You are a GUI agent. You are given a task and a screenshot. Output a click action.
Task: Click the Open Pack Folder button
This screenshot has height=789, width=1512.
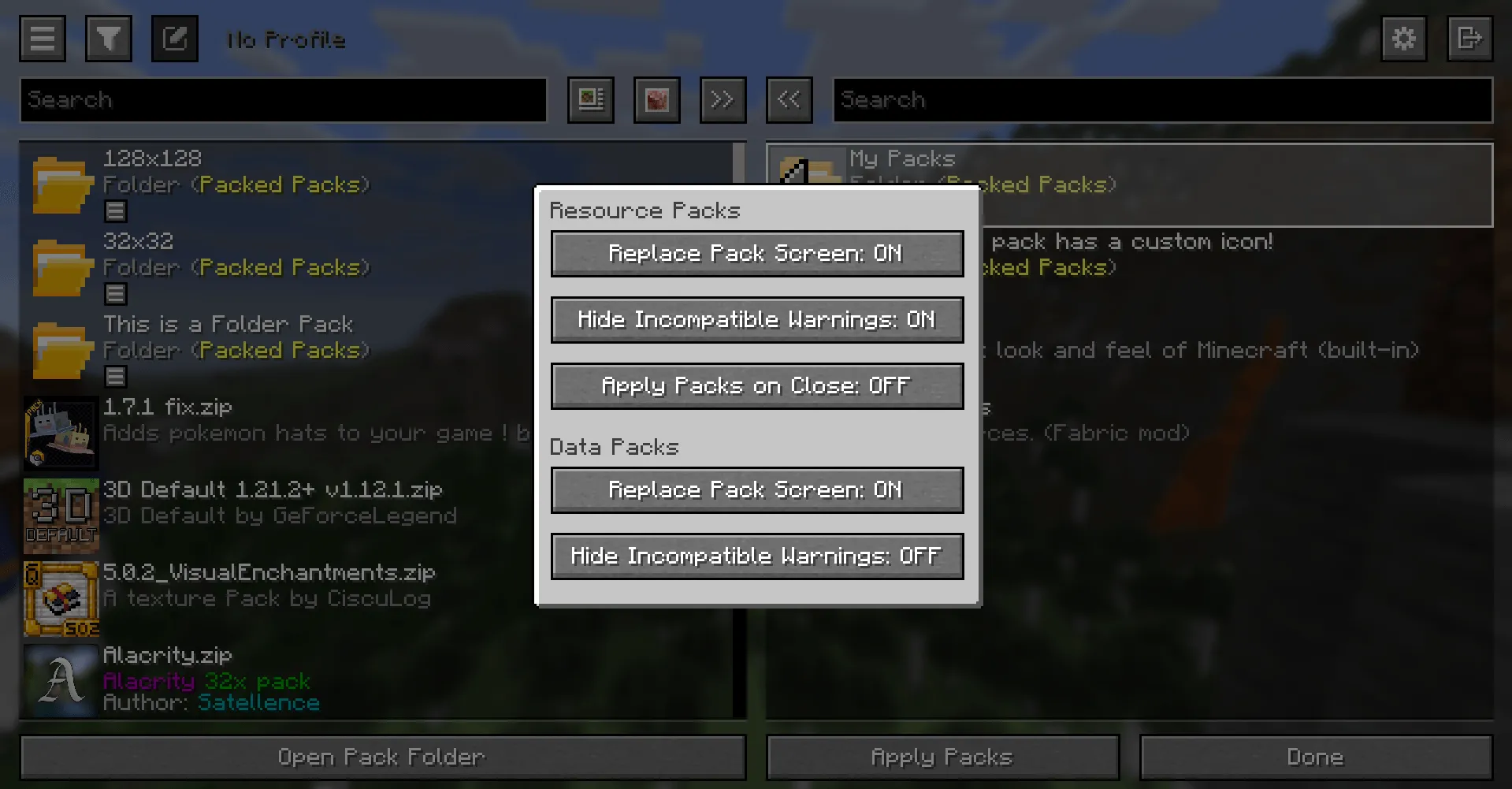(382, 757)
